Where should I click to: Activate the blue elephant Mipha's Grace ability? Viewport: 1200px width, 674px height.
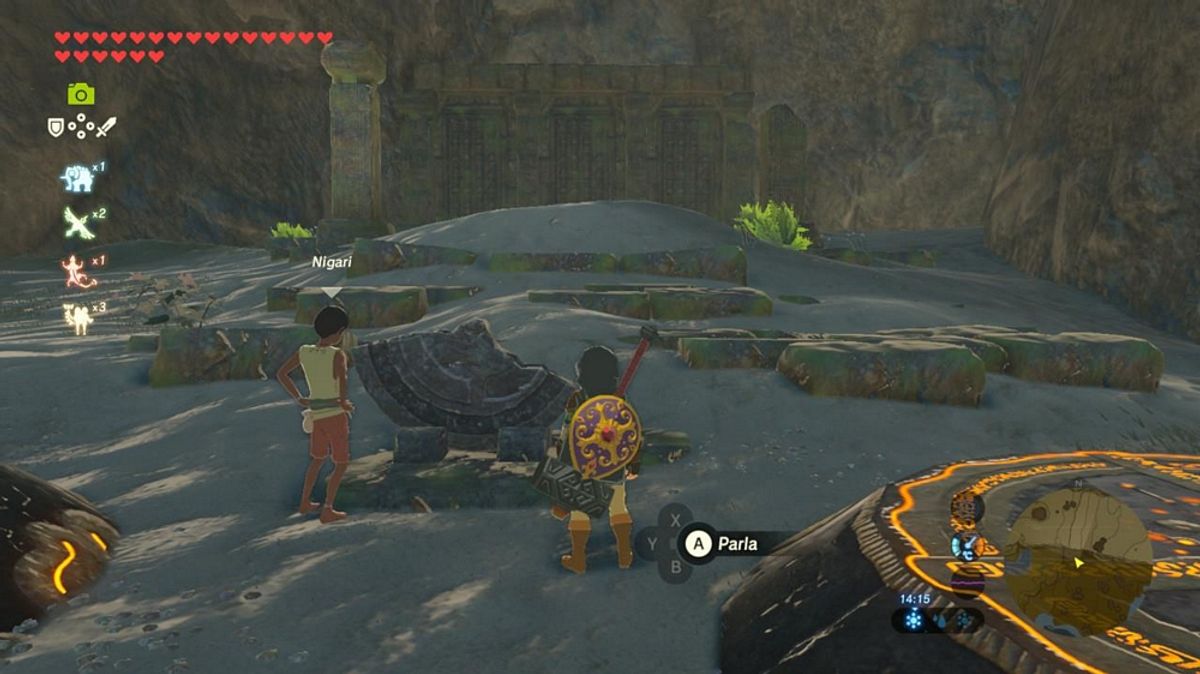(x=76, y=178)
